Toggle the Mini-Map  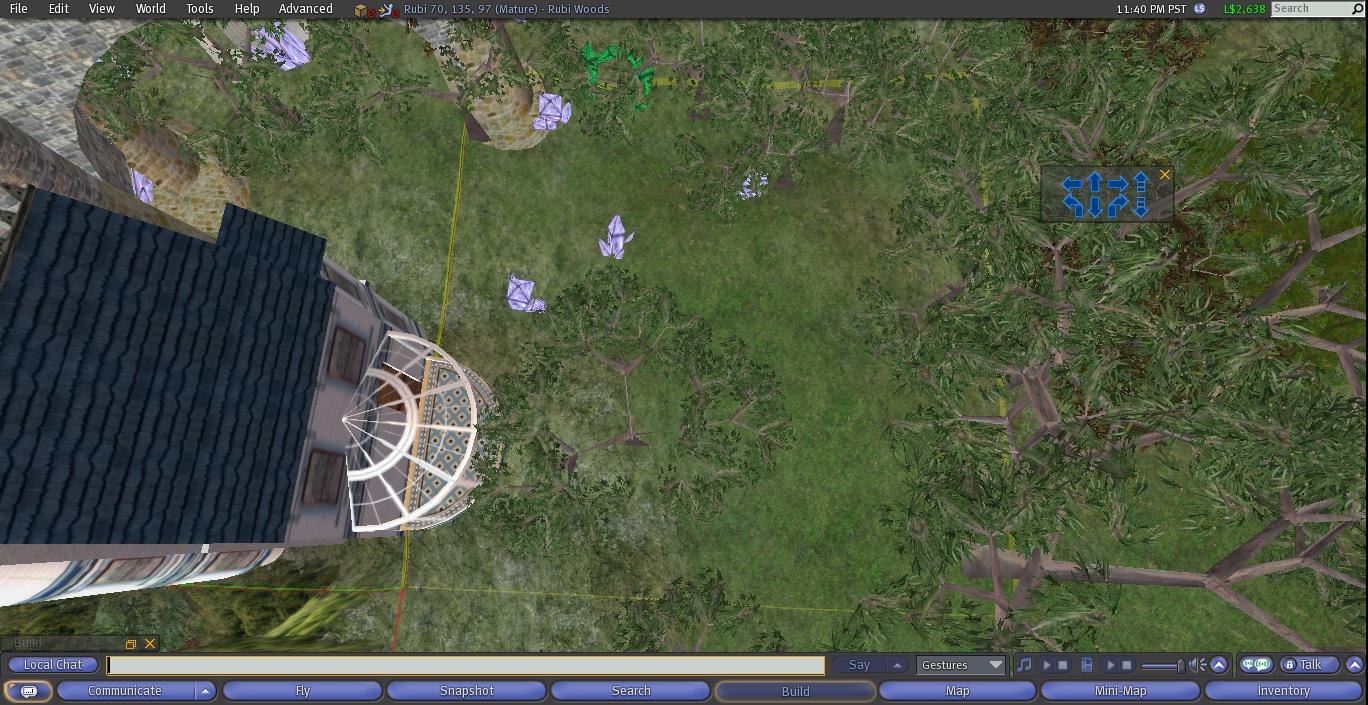[x=1120, y=691]
